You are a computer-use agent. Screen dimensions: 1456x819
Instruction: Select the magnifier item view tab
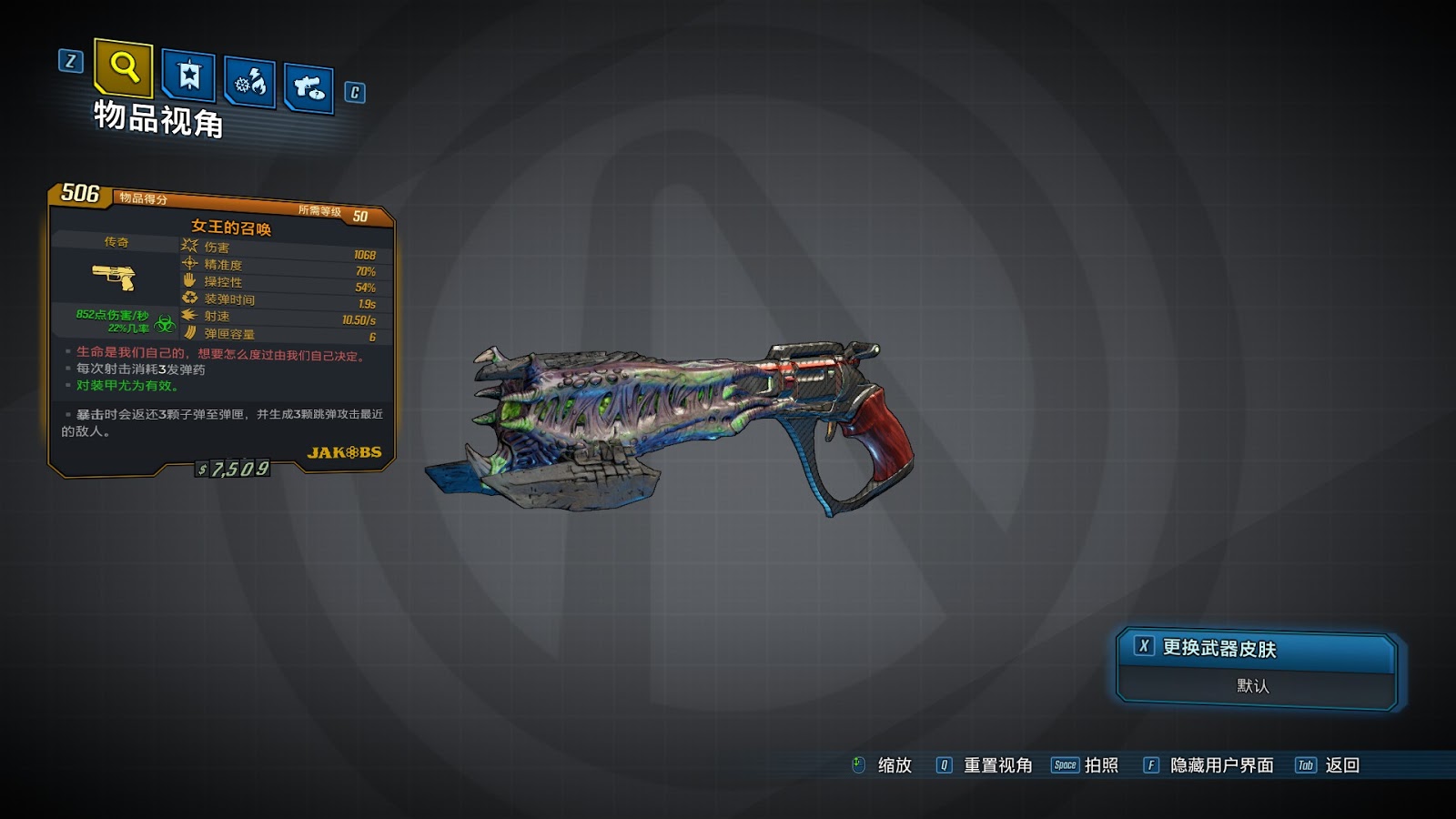click(x=124, y=67)
